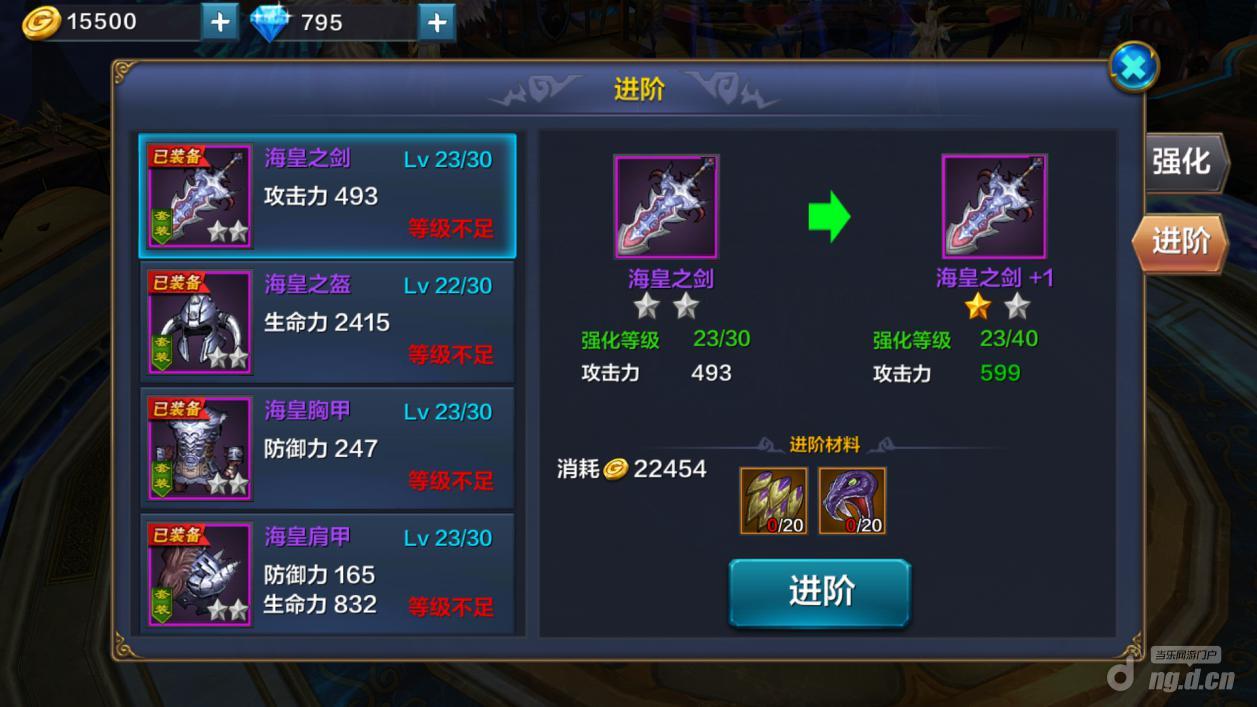
Task: Inspect the golden claw material slot
Action: (x=773, y=500)
